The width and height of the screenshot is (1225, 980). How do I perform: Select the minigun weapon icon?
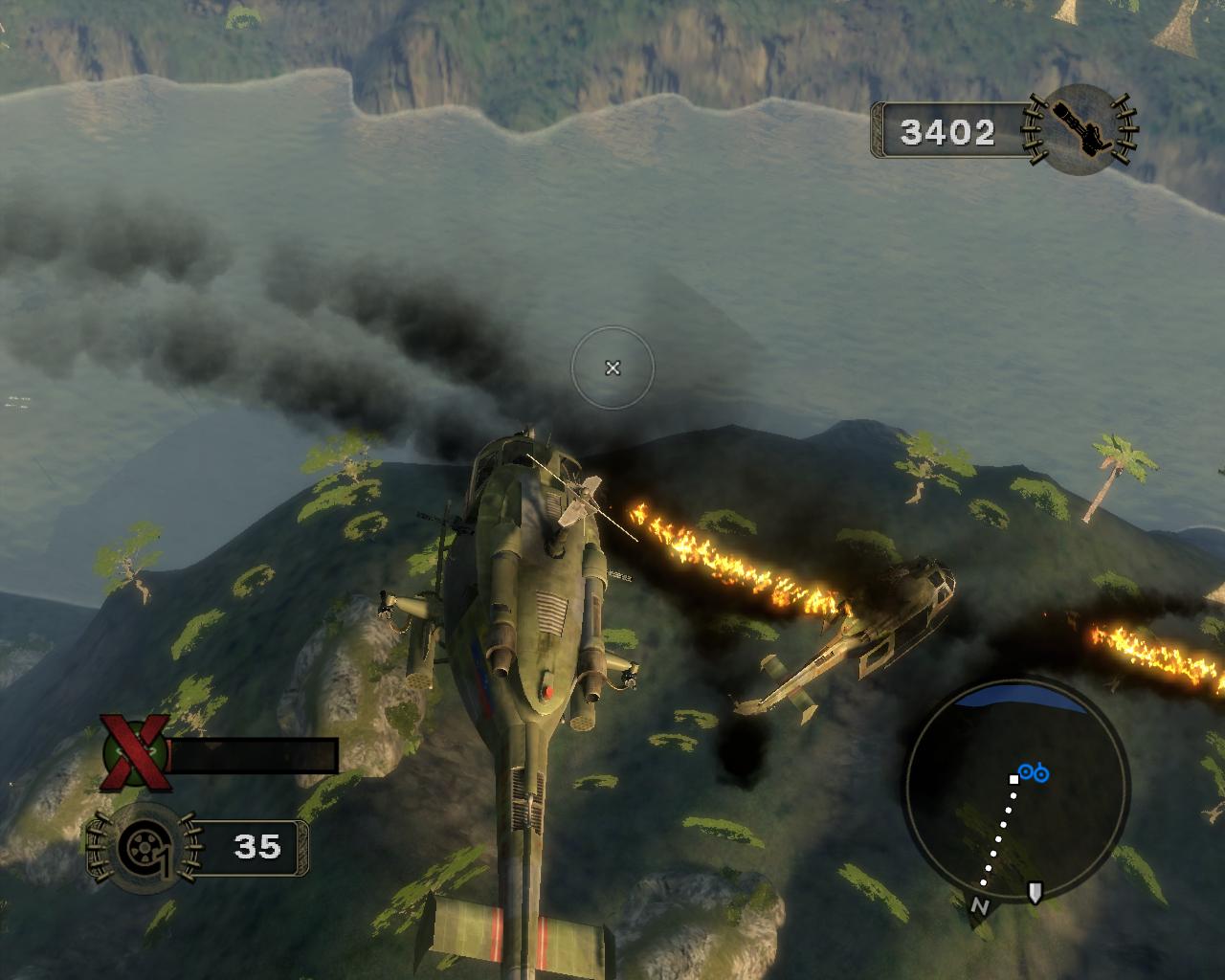[1080, 127]
